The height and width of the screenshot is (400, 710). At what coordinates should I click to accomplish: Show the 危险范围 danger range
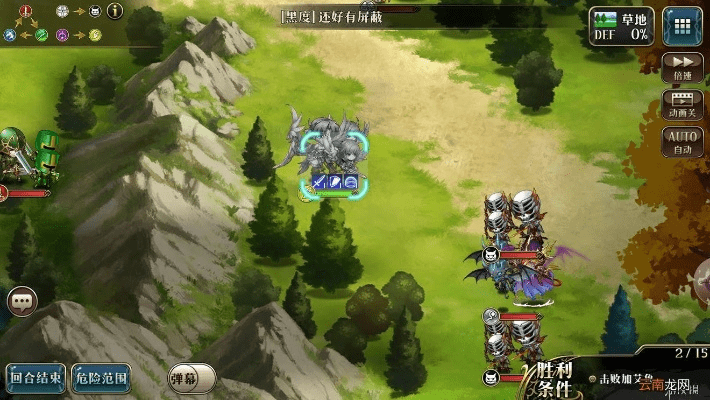101,377
